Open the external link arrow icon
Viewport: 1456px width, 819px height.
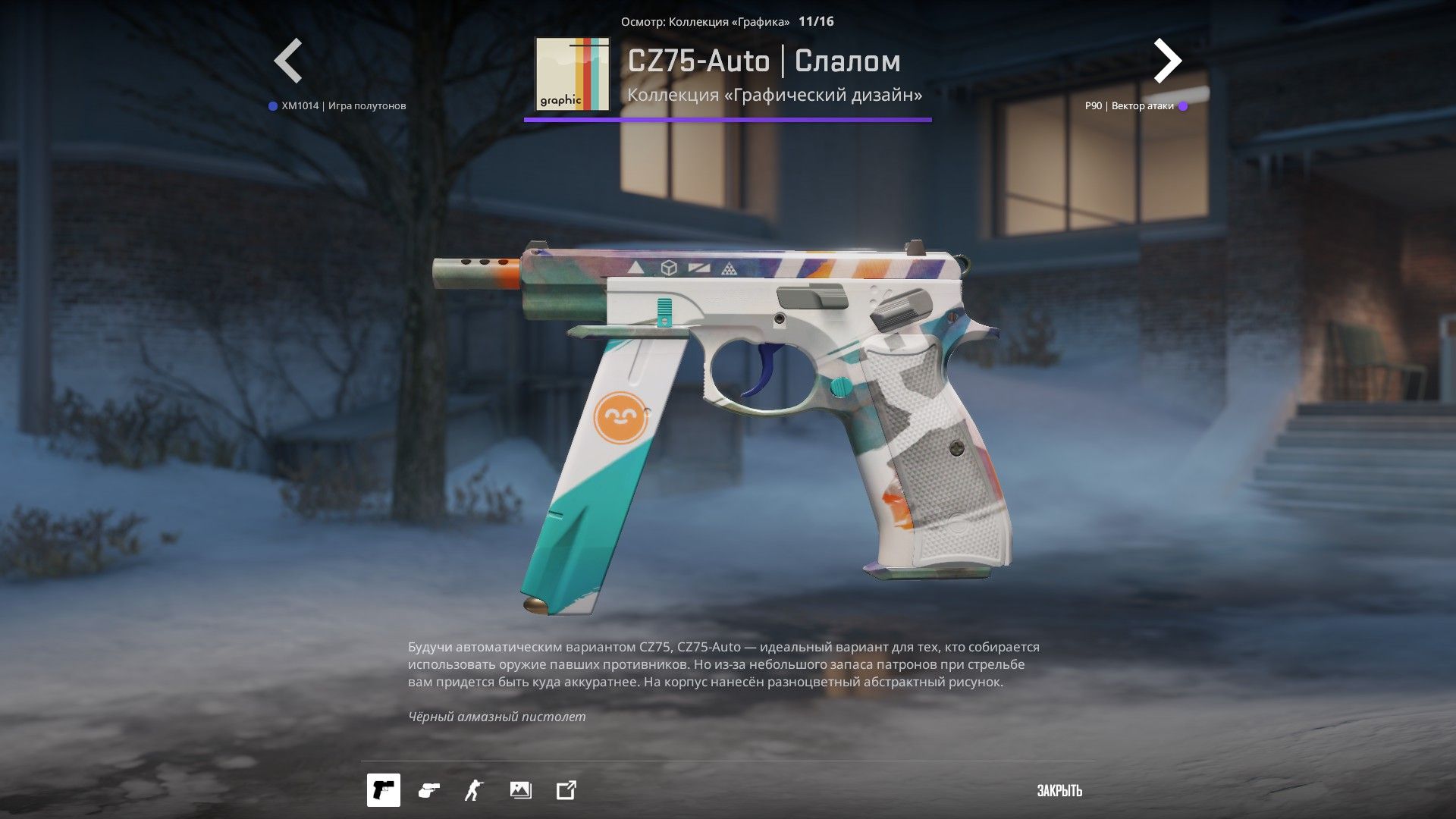[566, 790]
